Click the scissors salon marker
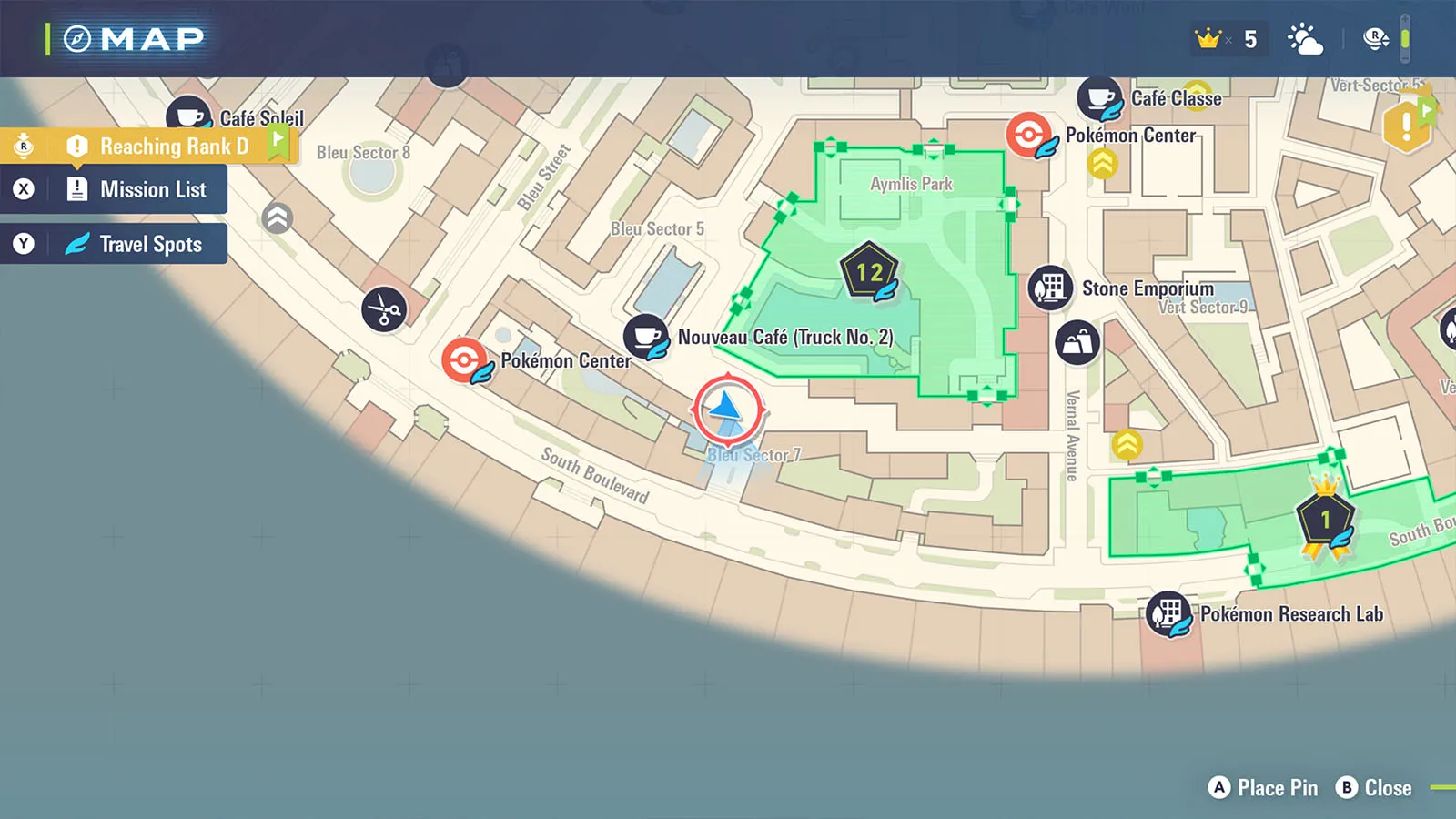Viewport: 1456px width, 819px height. [x=384, y=310]
